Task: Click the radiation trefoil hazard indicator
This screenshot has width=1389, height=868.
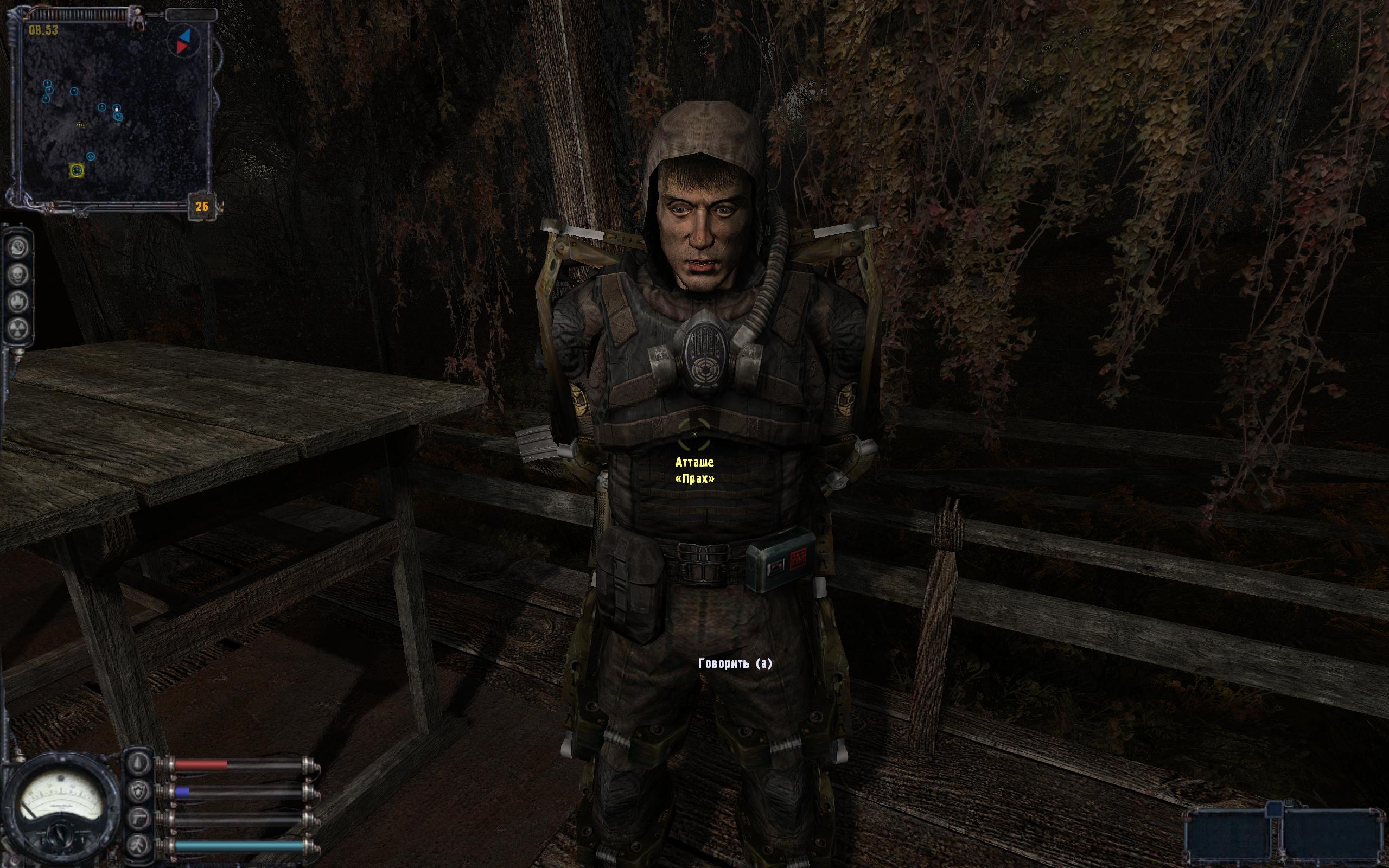Action: point(20,328)
